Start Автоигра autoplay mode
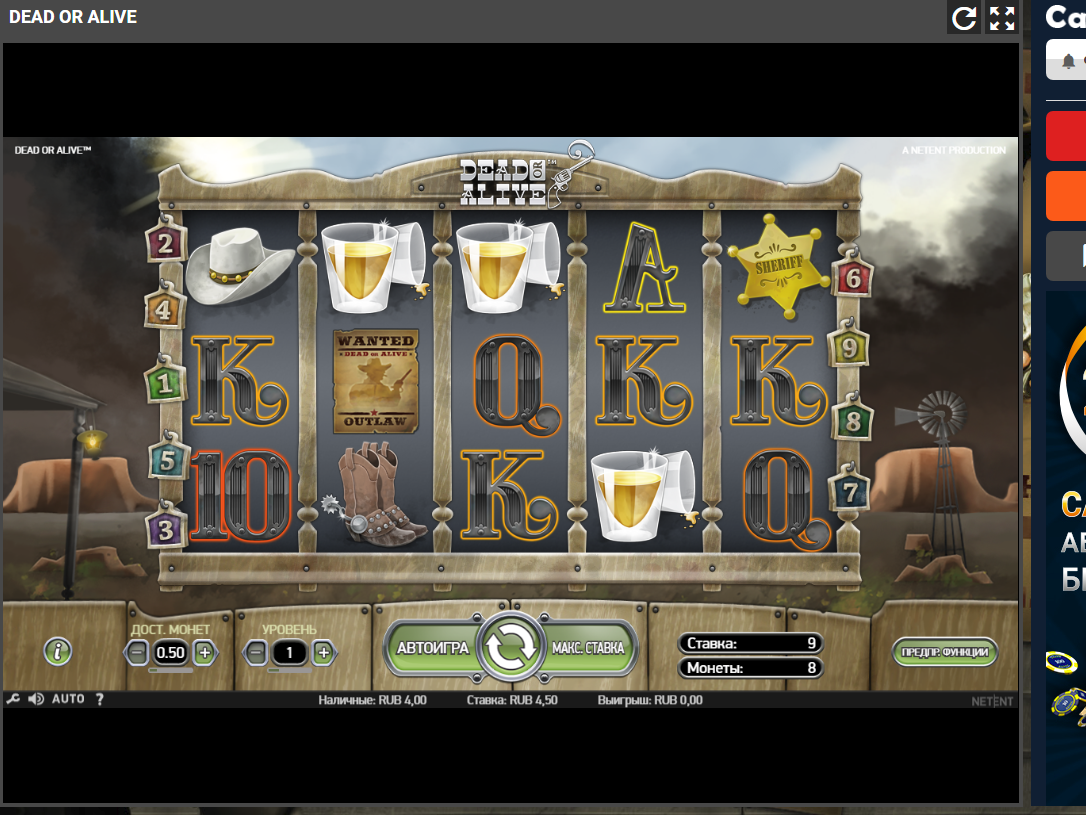Image resolution: width=1086 pixels, height=815 pixels. pos(432,648)
